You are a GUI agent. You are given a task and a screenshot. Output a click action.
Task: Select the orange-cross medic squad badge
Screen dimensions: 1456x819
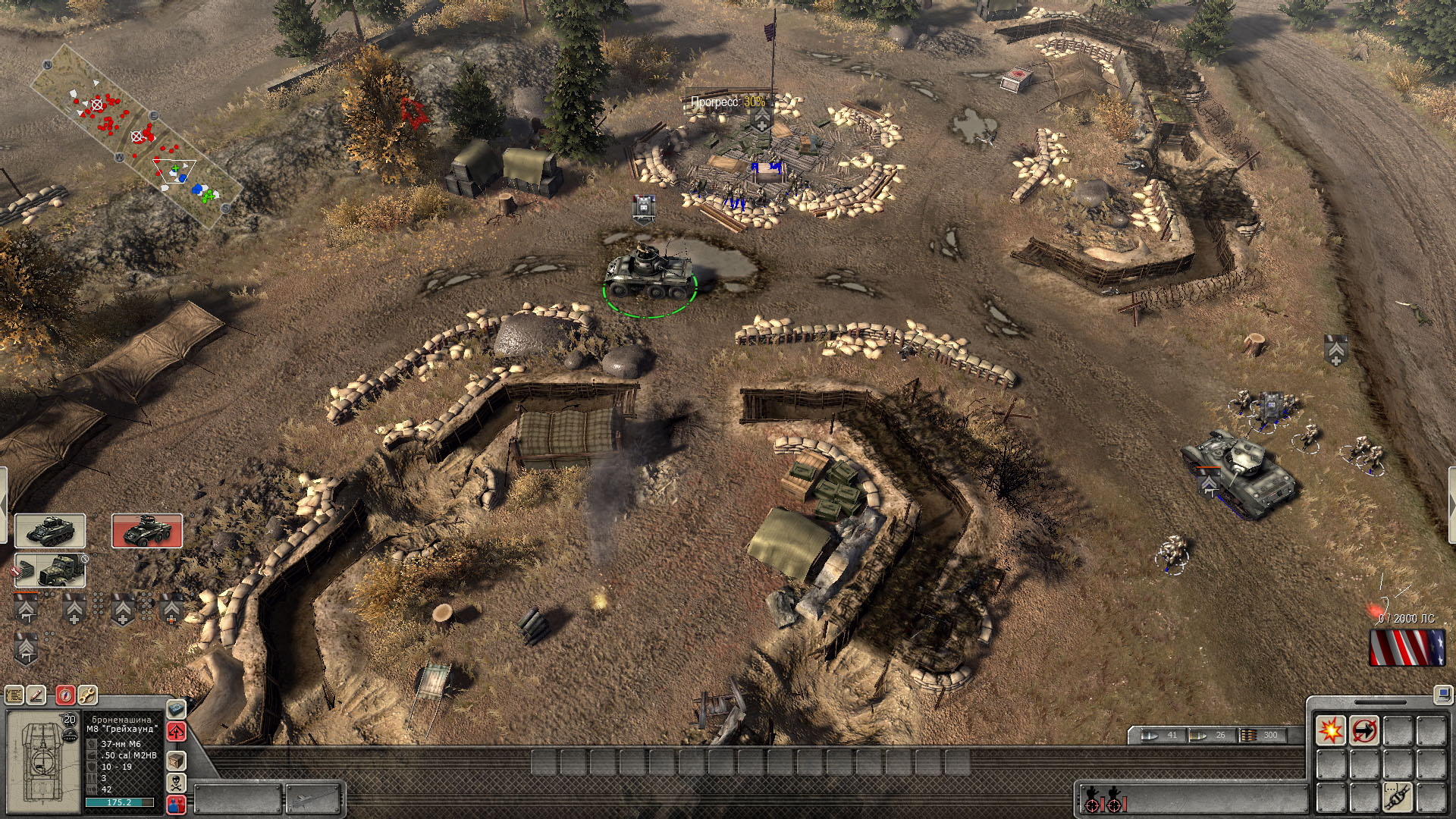[x=171, y=609]
